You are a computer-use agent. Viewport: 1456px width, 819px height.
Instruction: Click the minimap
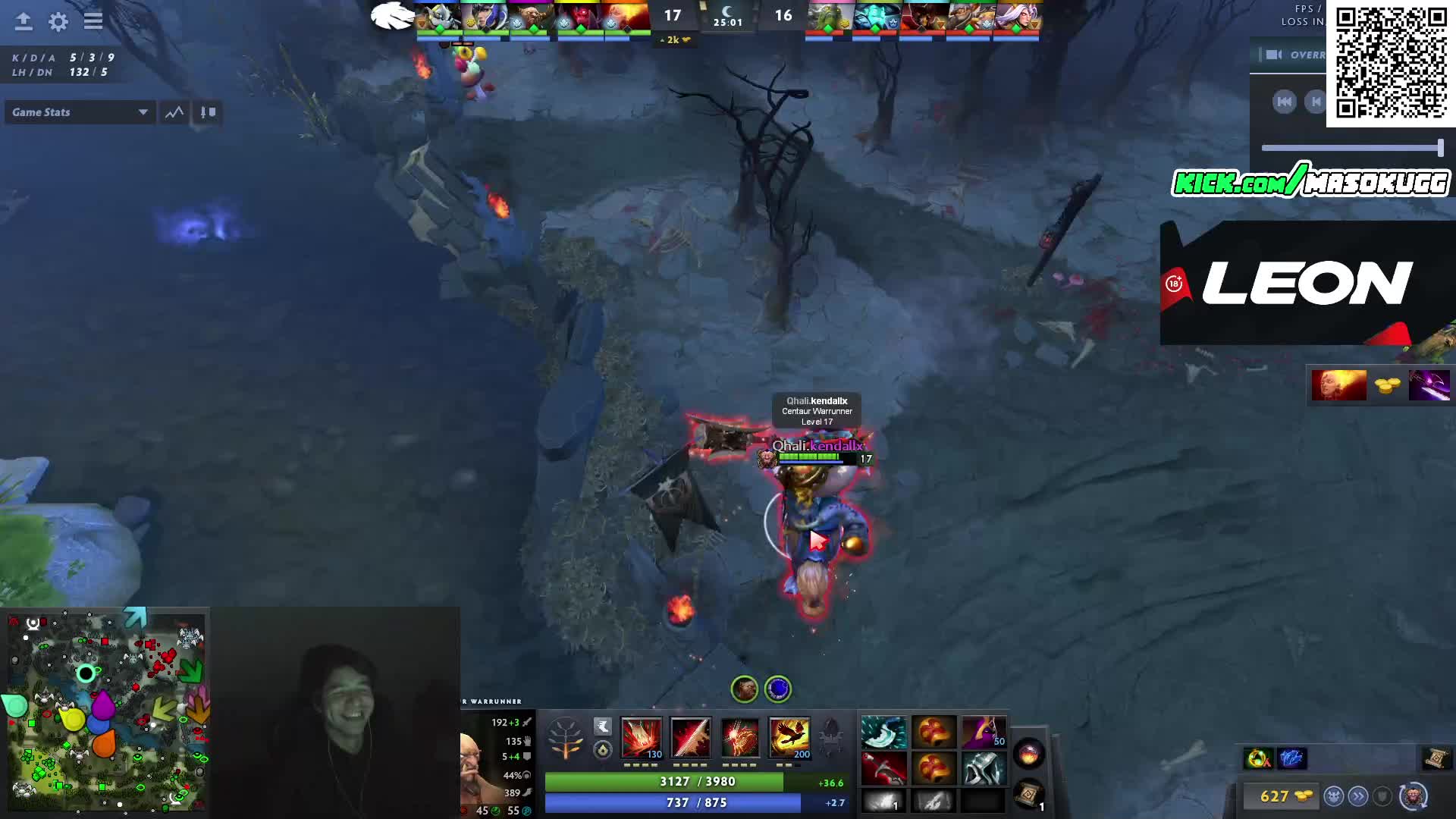106,711
